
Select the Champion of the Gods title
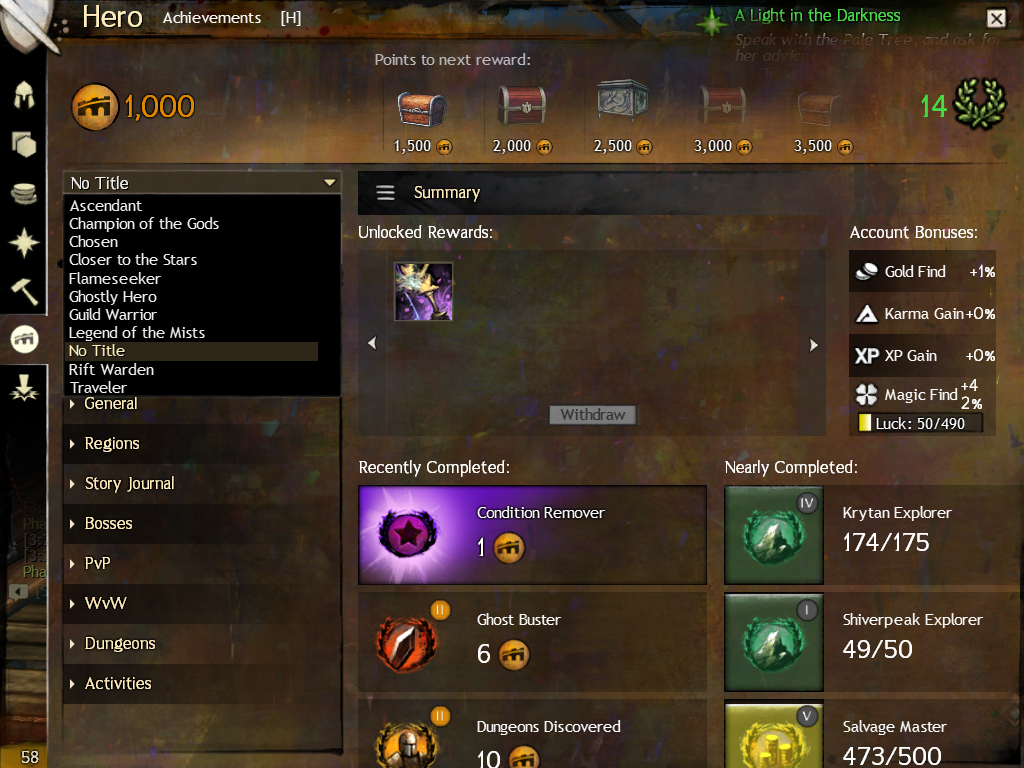point(144,224)
